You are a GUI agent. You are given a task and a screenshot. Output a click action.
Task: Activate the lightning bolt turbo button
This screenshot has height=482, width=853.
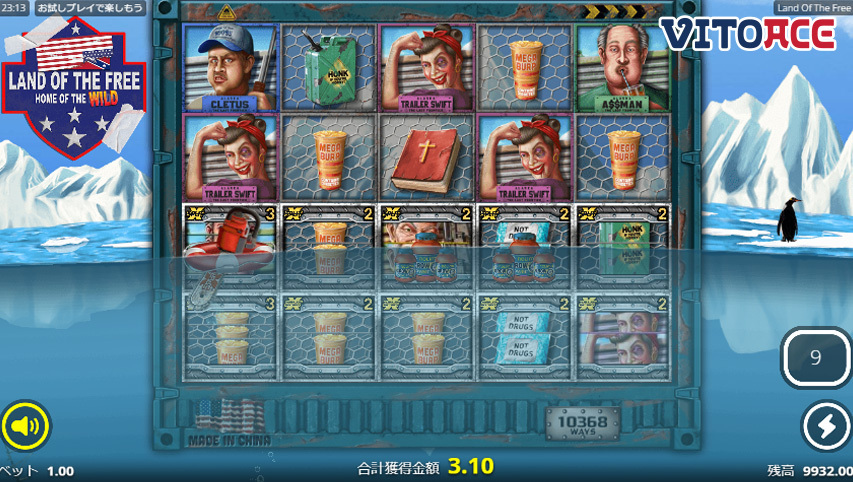click(x=827, y=427)
